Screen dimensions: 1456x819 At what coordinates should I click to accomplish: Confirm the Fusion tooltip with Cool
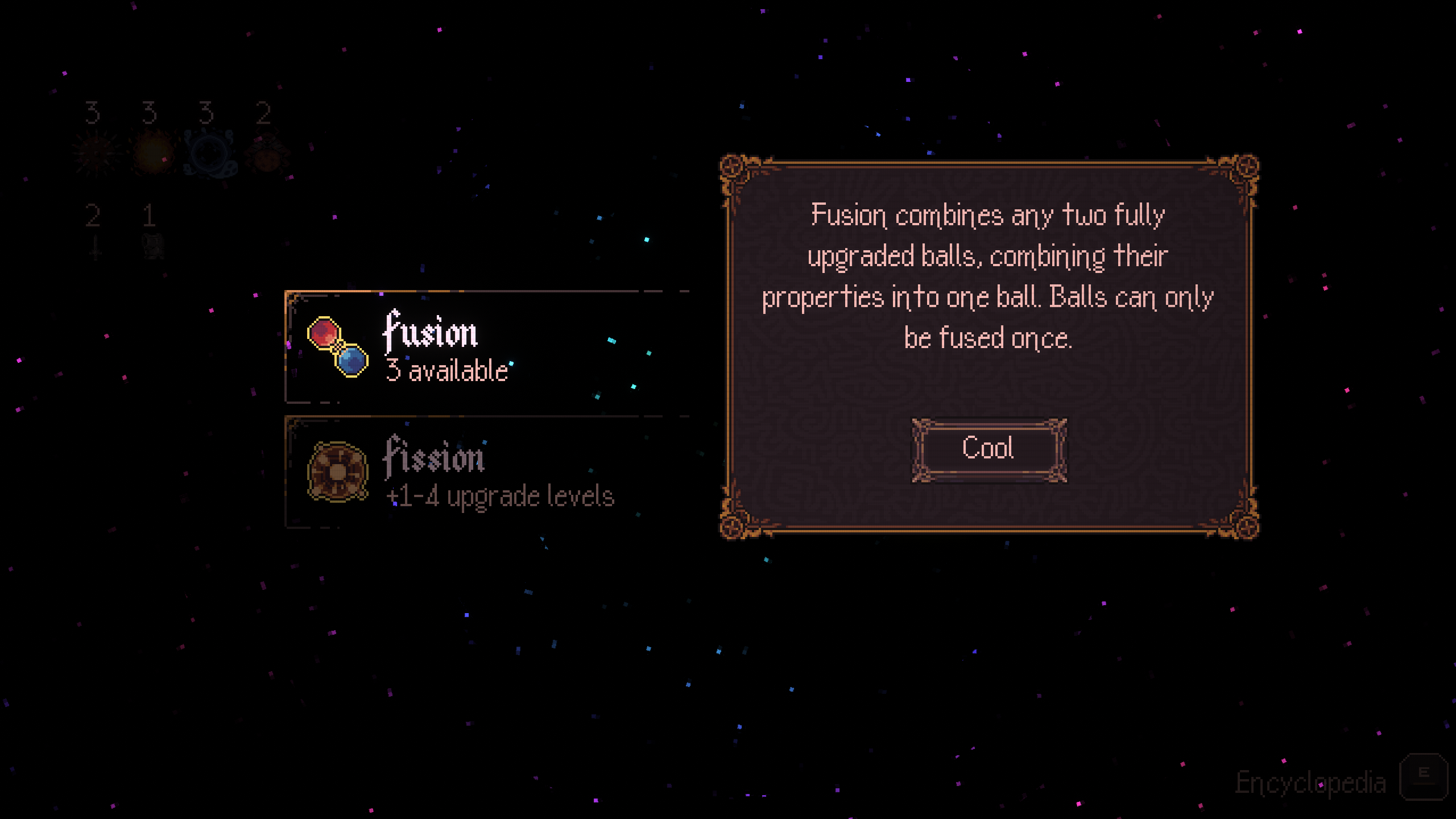click(988, 449)
